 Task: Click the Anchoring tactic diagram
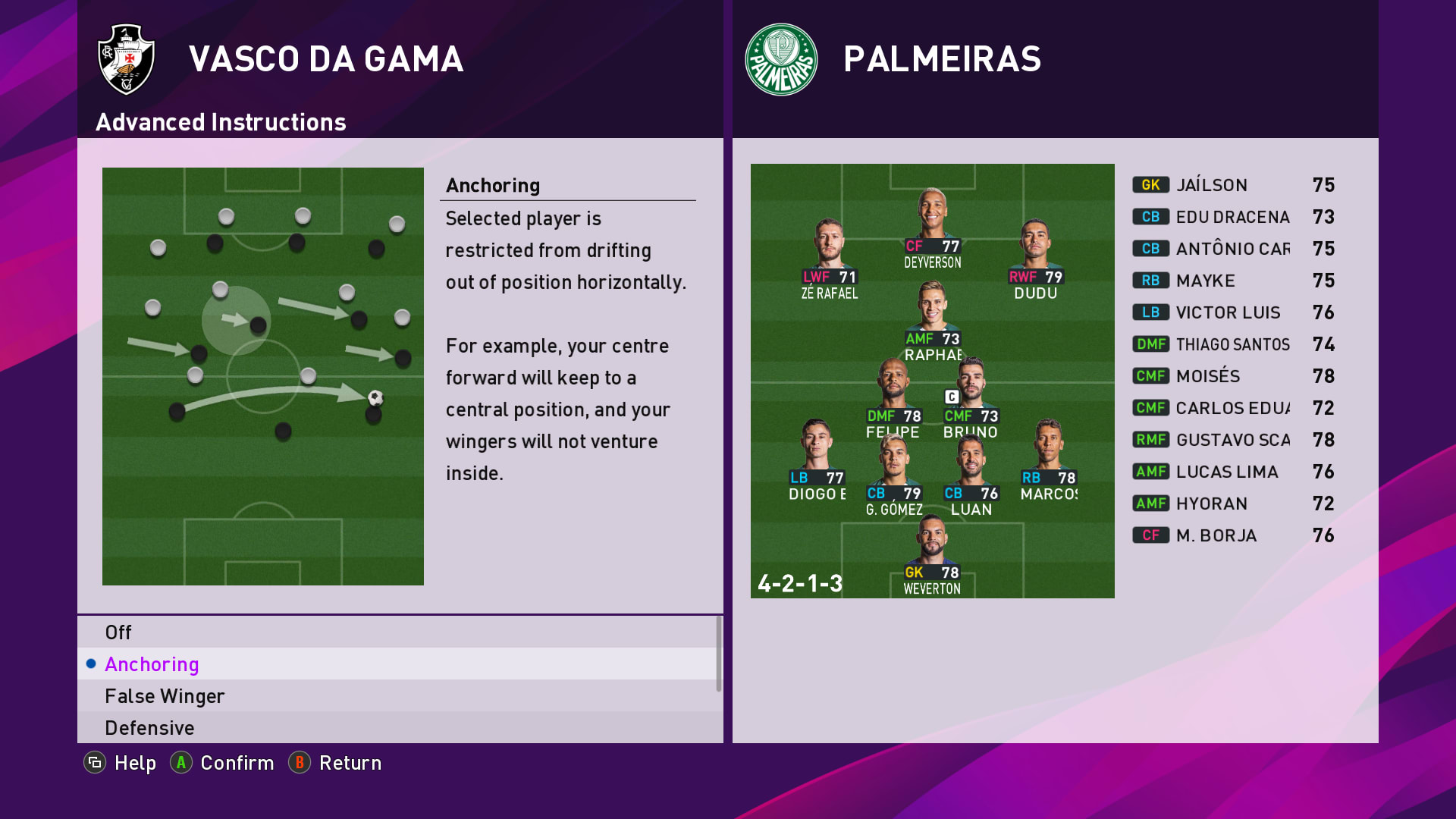[x=263, y=376]
